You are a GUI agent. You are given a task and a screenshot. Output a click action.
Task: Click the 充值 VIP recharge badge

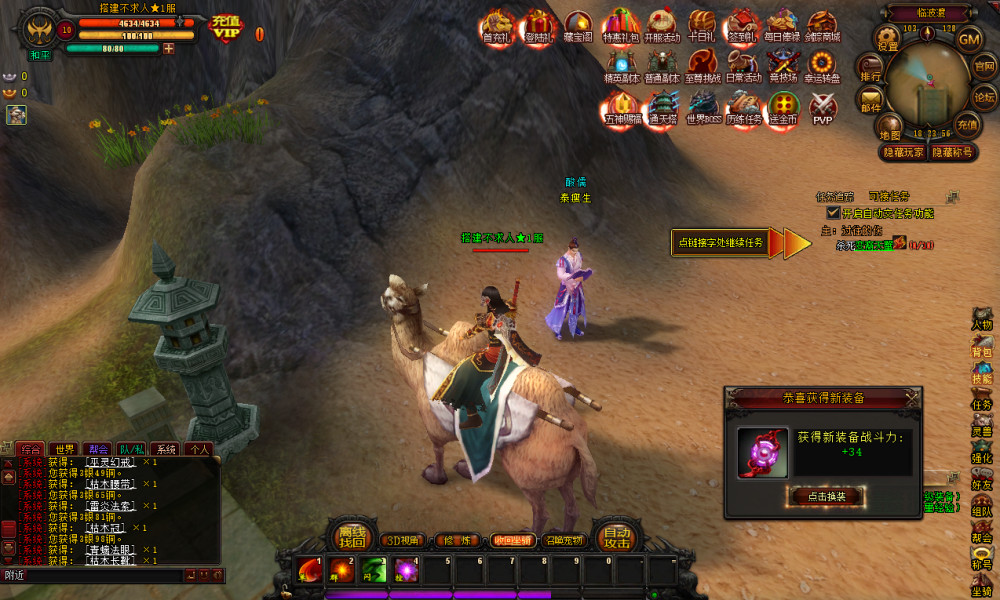[x=226, y=27]
